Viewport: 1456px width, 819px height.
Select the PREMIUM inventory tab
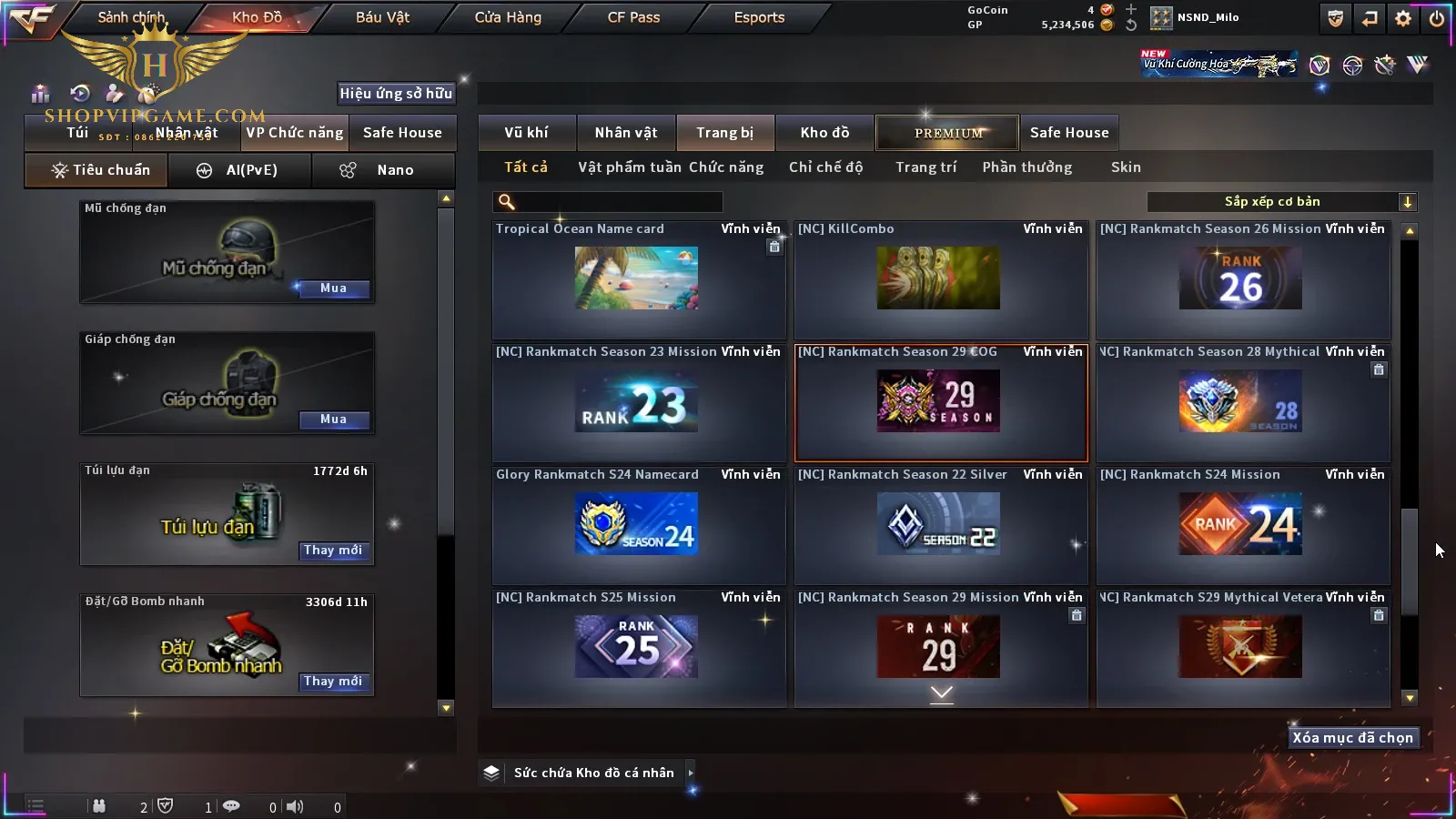pyautogui.click(x=948, y=133)
